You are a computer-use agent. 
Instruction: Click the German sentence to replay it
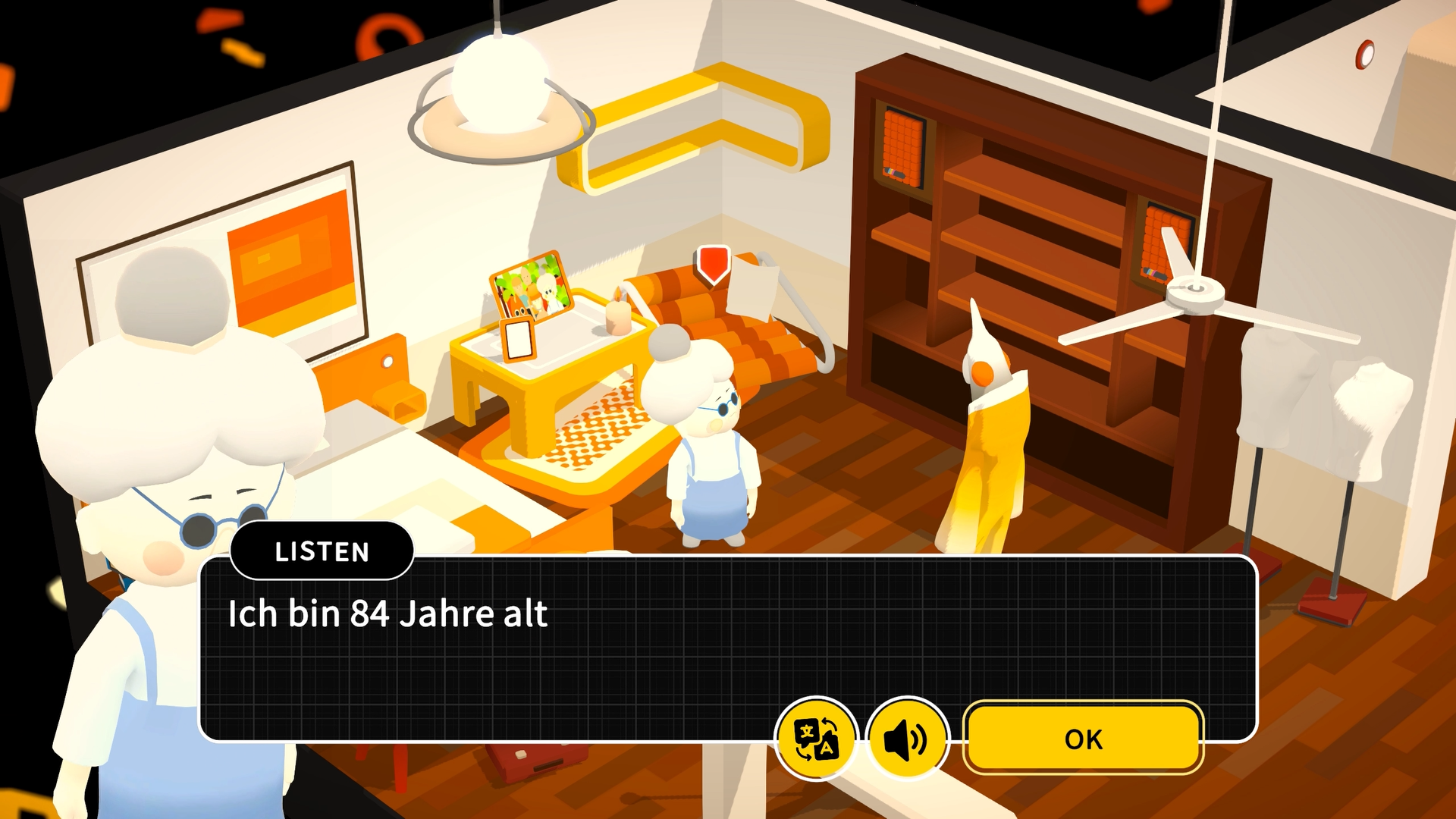(387, 614)
